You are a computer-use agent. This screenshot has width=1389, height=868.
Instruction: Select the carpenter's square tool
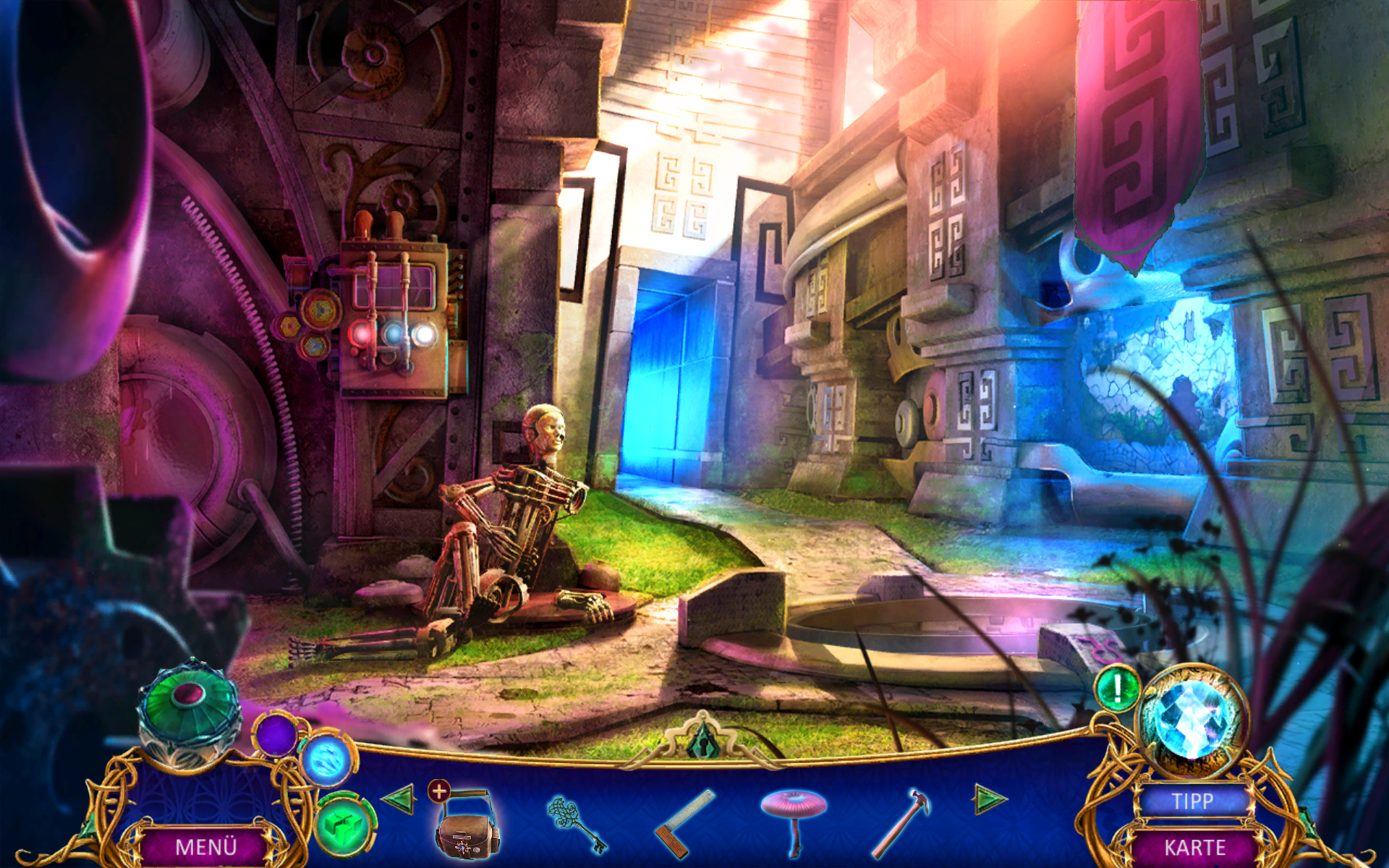tap(684, 825)
